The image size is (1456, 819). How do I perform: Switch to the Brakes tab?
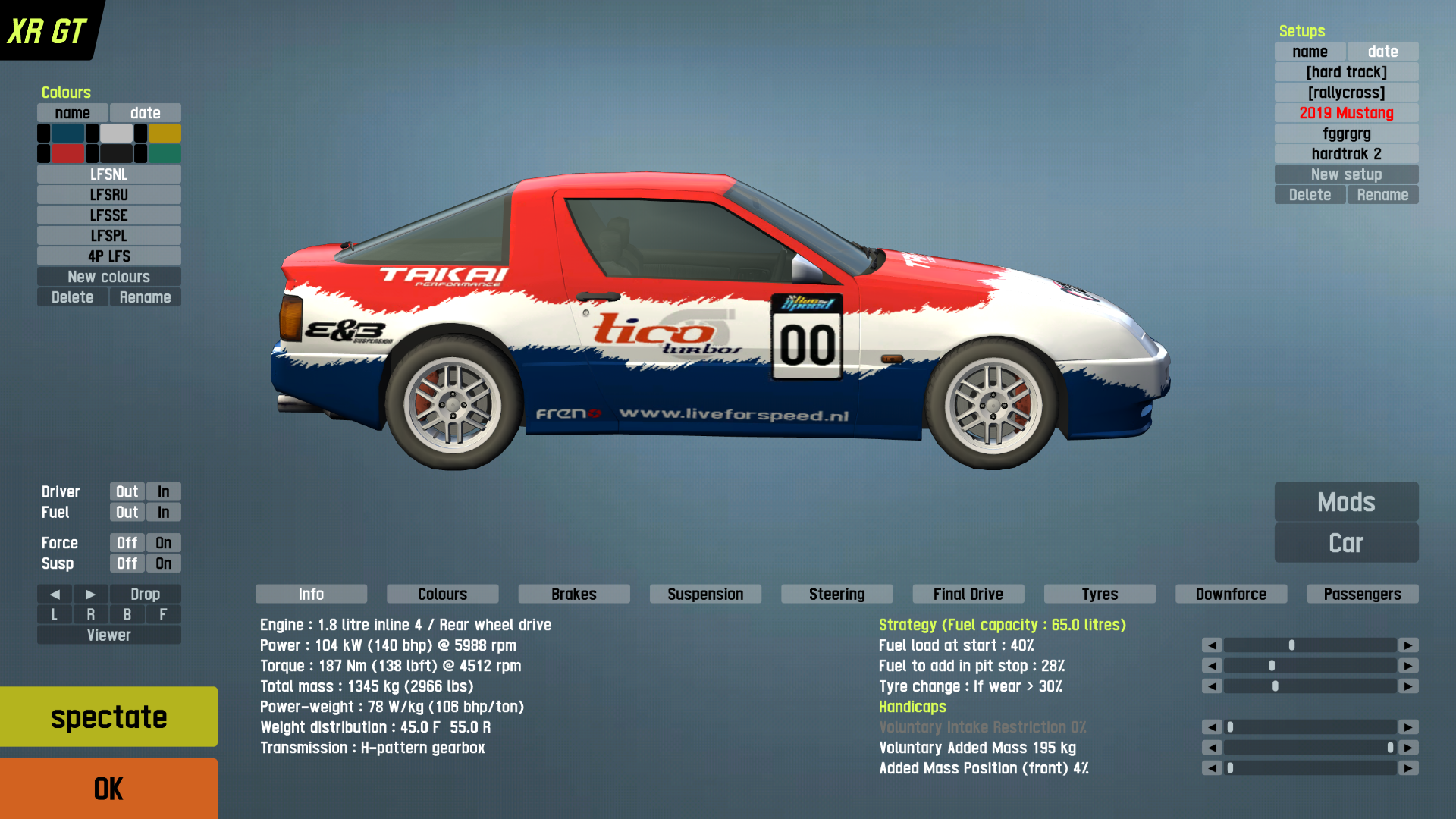pos(573,594)
